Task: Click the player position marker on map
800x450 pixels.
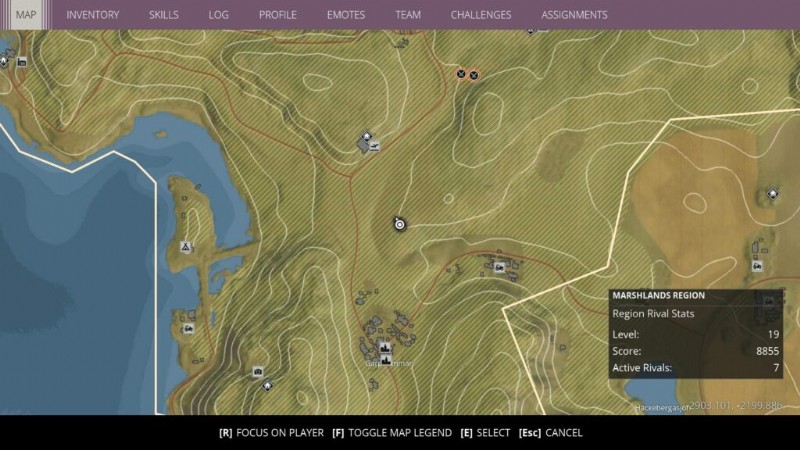Action: (399, 224)
